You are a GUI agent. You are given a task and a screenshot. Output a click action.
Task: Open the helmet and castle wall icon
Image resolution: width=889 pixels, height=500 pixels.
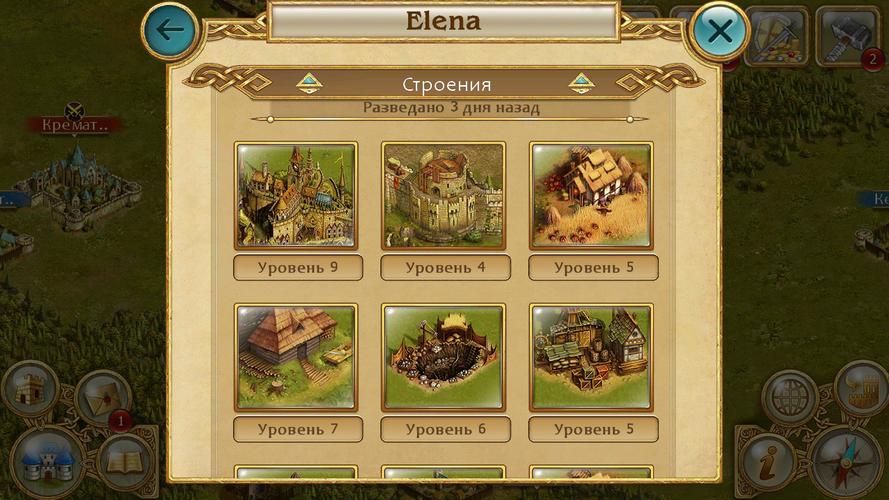tap(861, 388)
